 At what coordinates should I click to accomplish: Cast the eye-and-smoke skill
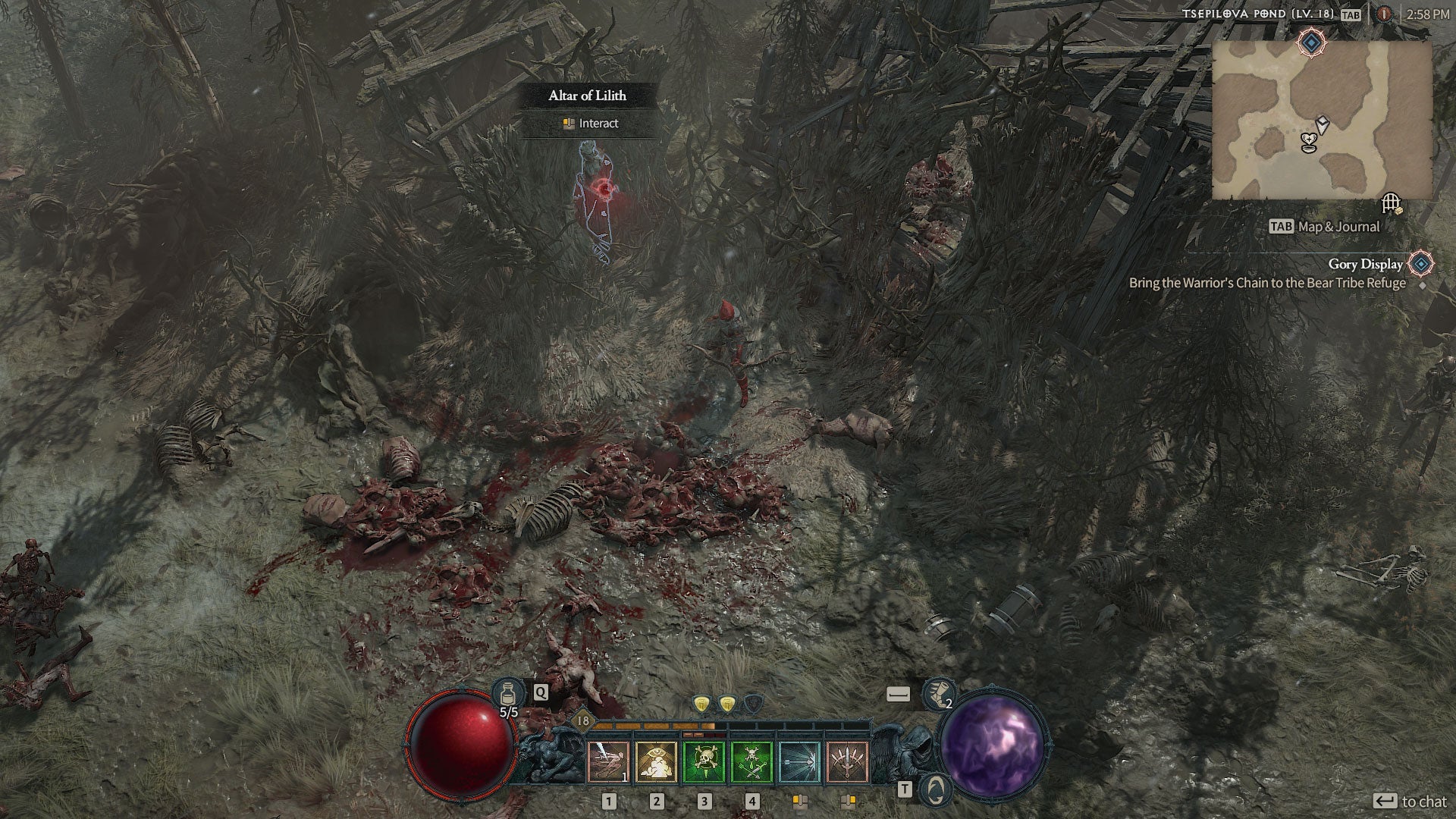(656, 761)
